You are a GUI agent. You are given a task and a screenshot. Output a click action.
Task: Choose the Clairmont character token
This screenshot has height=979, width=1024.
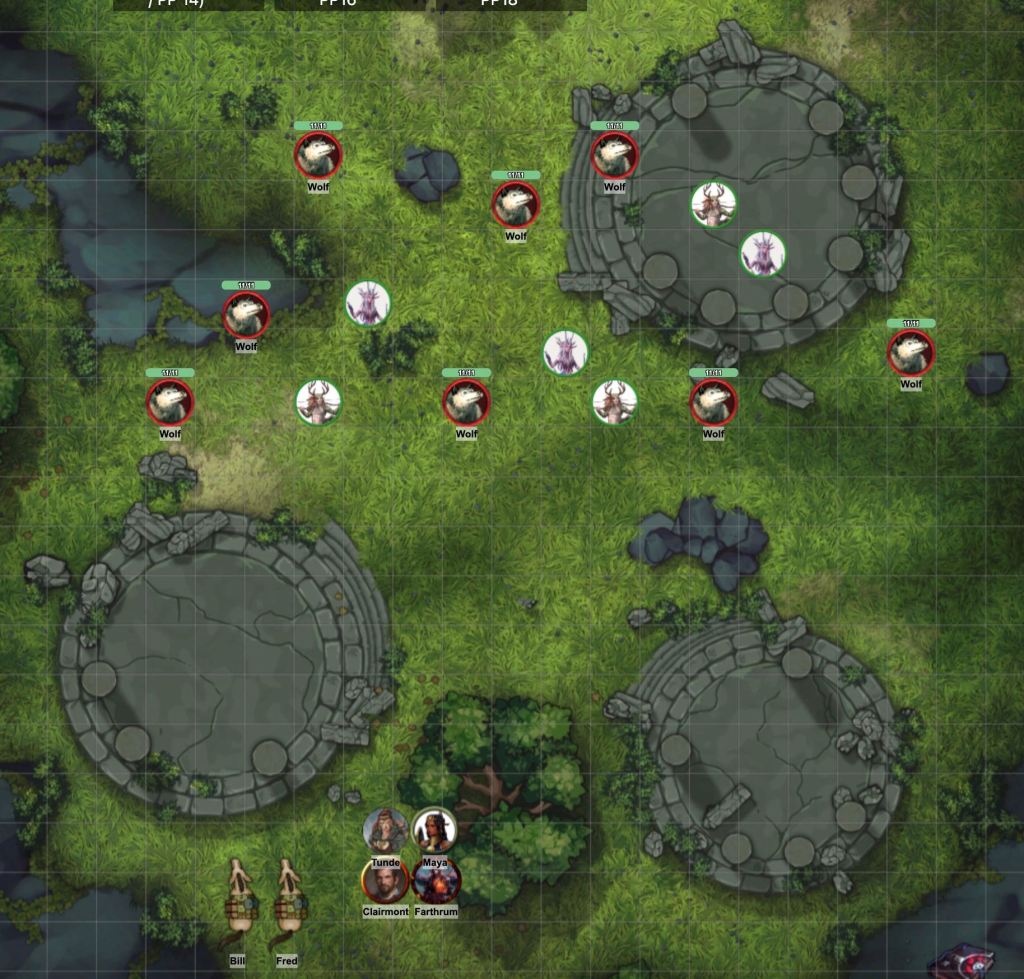click(385, 882)
